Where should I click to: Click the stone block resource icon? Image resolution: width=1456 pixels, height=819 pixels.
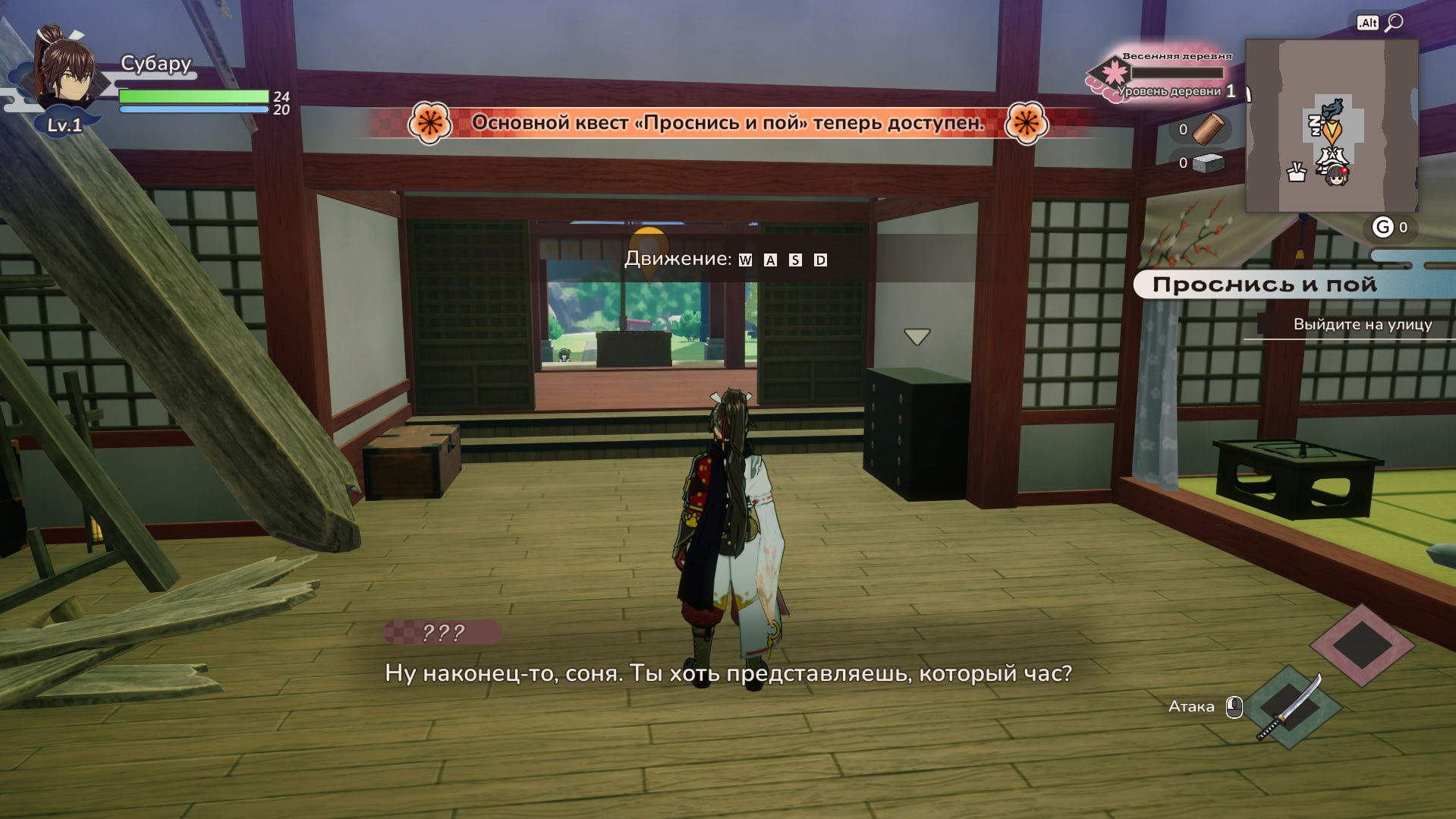[1209, 162]
